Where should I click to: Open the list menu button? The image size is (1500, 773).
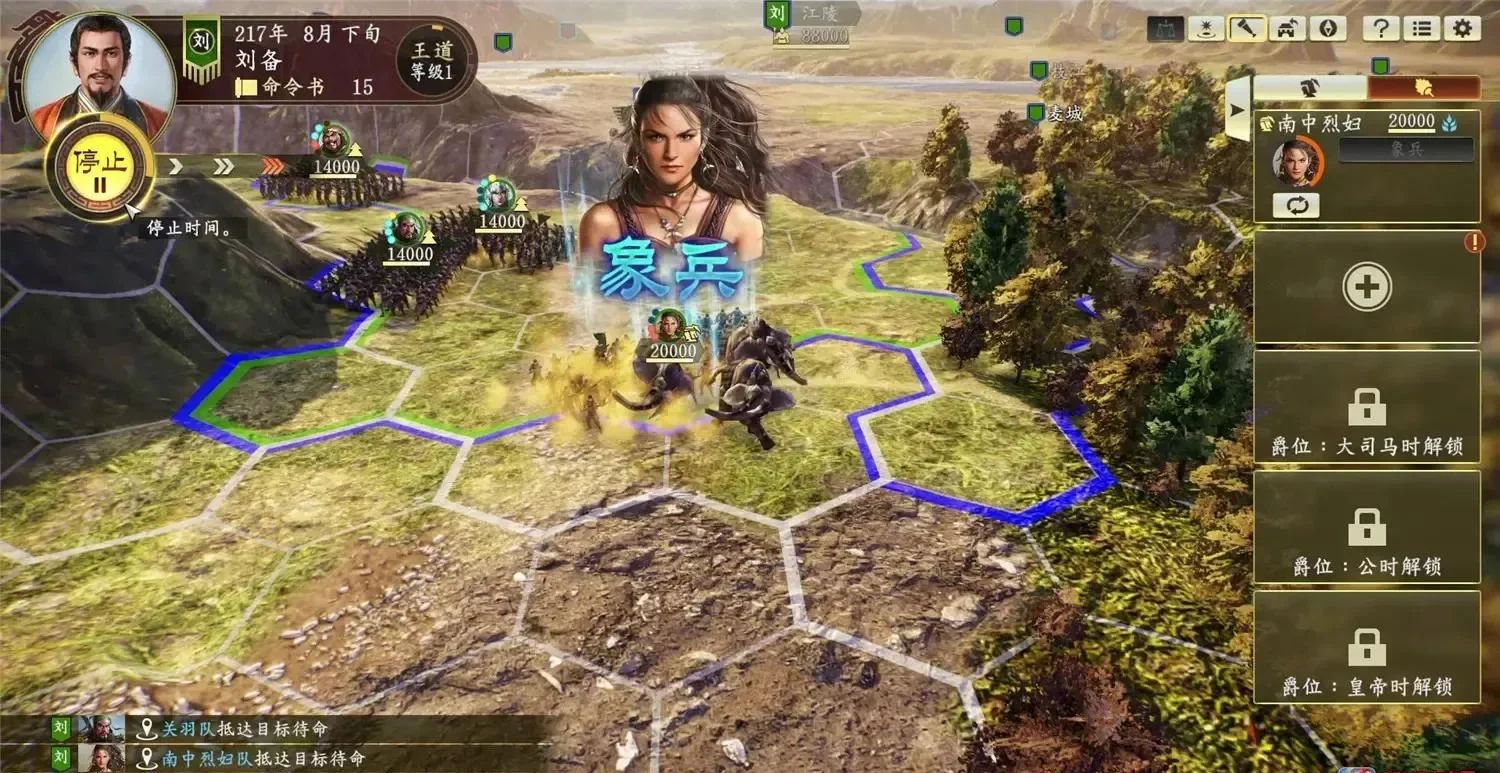(1420, 28)
